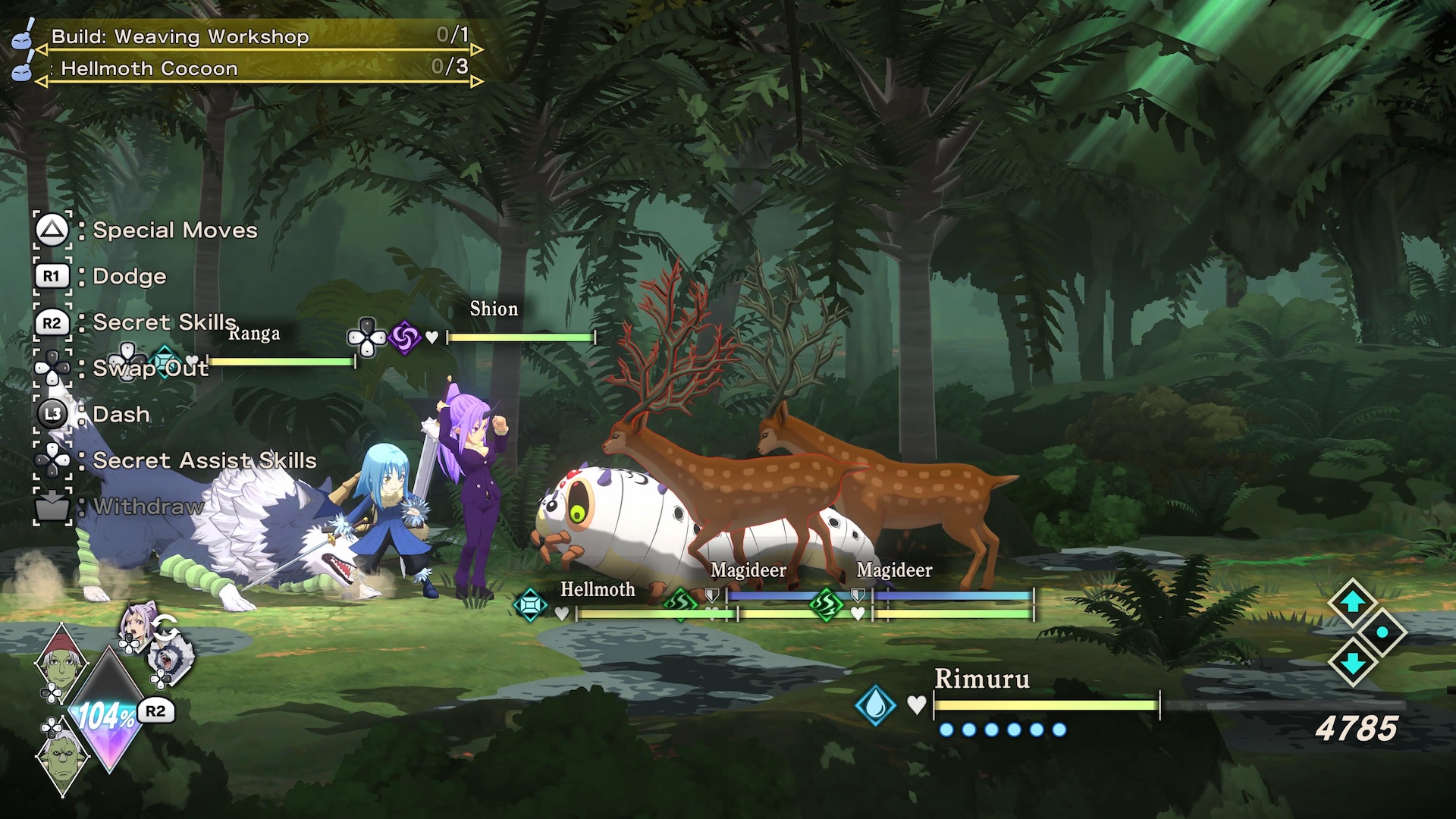Click the cyan down-arrow diamond
The width and height of the screenshot is (1456, 819).
click(1352, 662)
